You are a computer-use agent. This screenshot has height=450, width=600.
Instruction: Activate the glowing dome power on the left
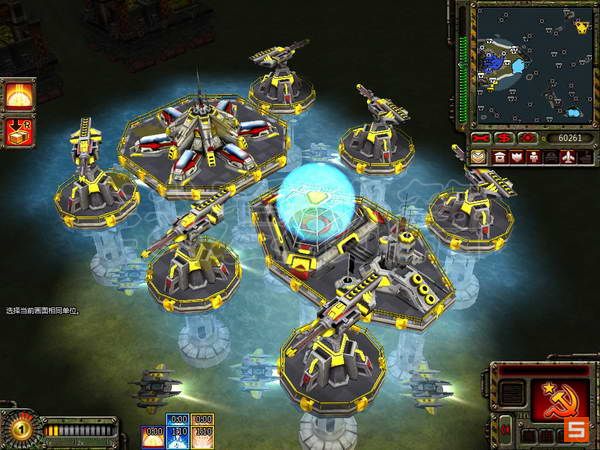point(15,96)
